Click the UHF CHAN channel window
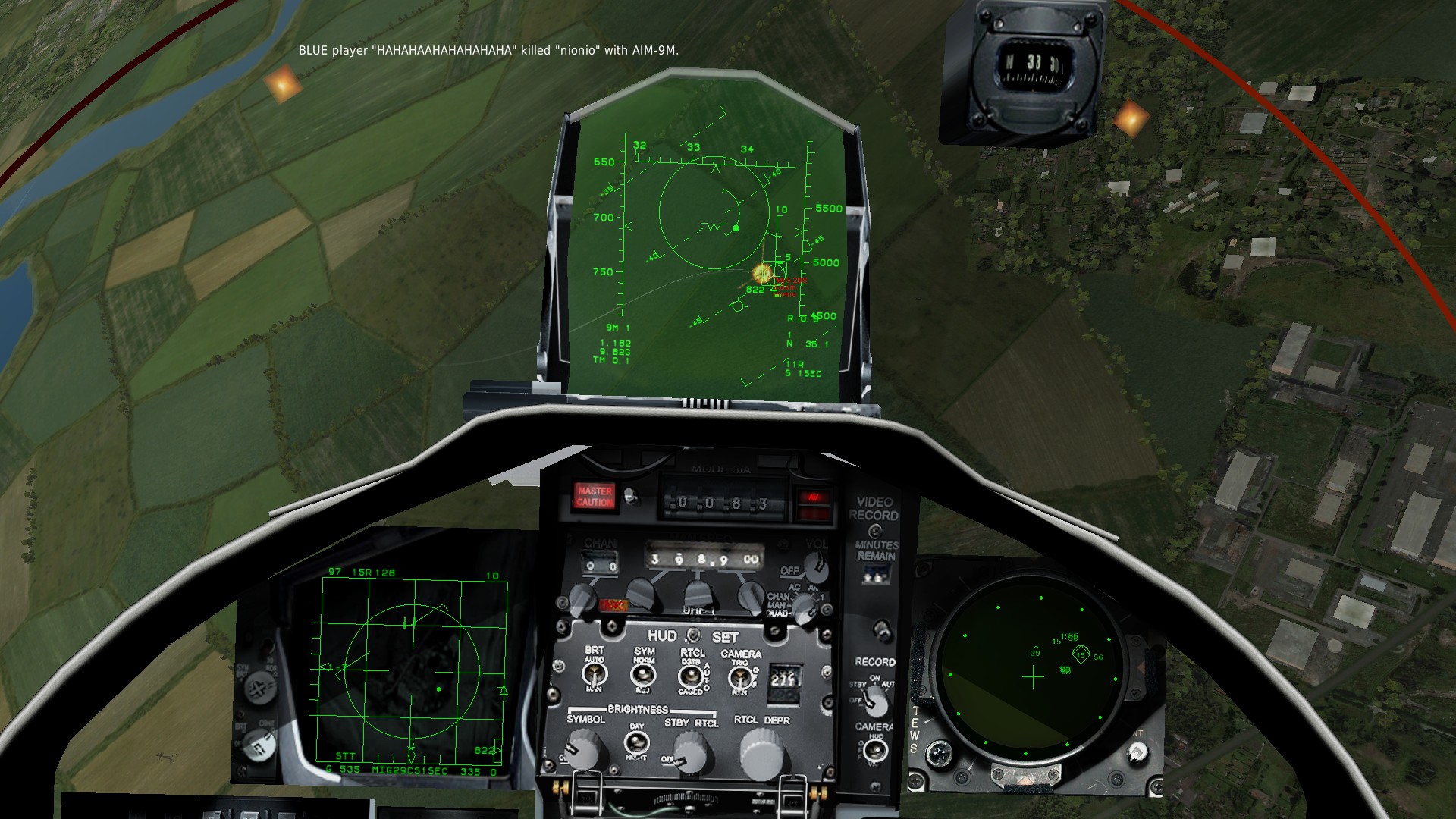Viewport: 1456px width, 819px height. [x=601, y=565]
